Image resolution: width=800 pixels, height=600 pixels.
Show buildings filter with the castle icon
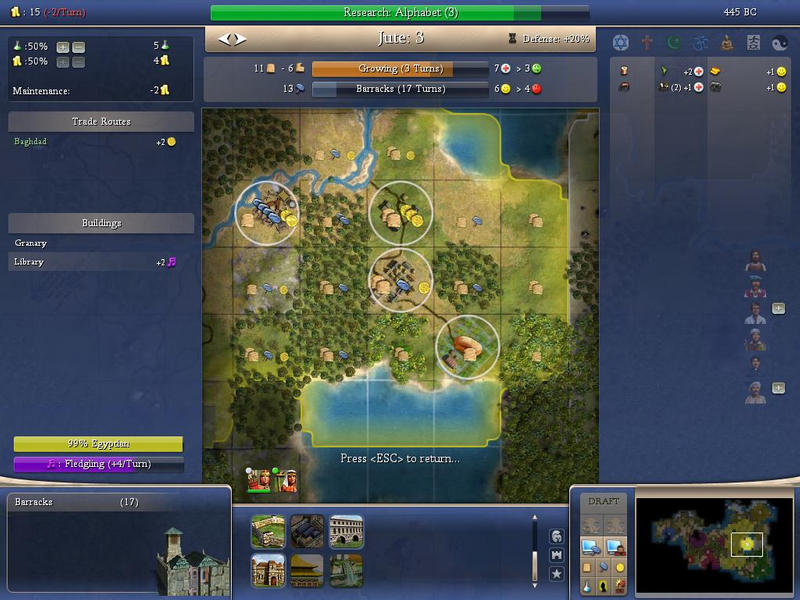(557, 555)
